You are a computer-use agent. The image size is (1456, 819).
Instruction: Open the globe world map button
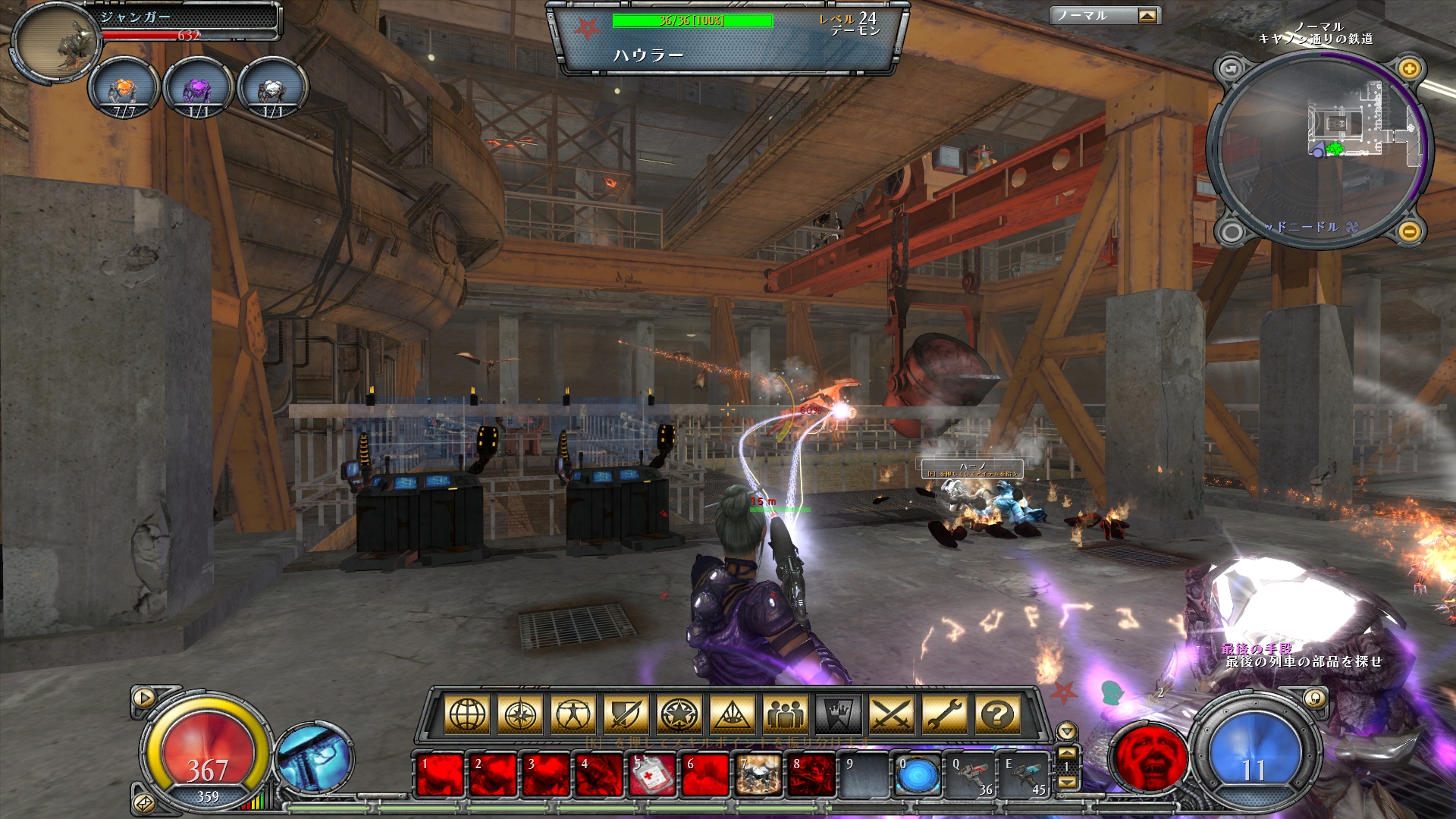[467, 714]
